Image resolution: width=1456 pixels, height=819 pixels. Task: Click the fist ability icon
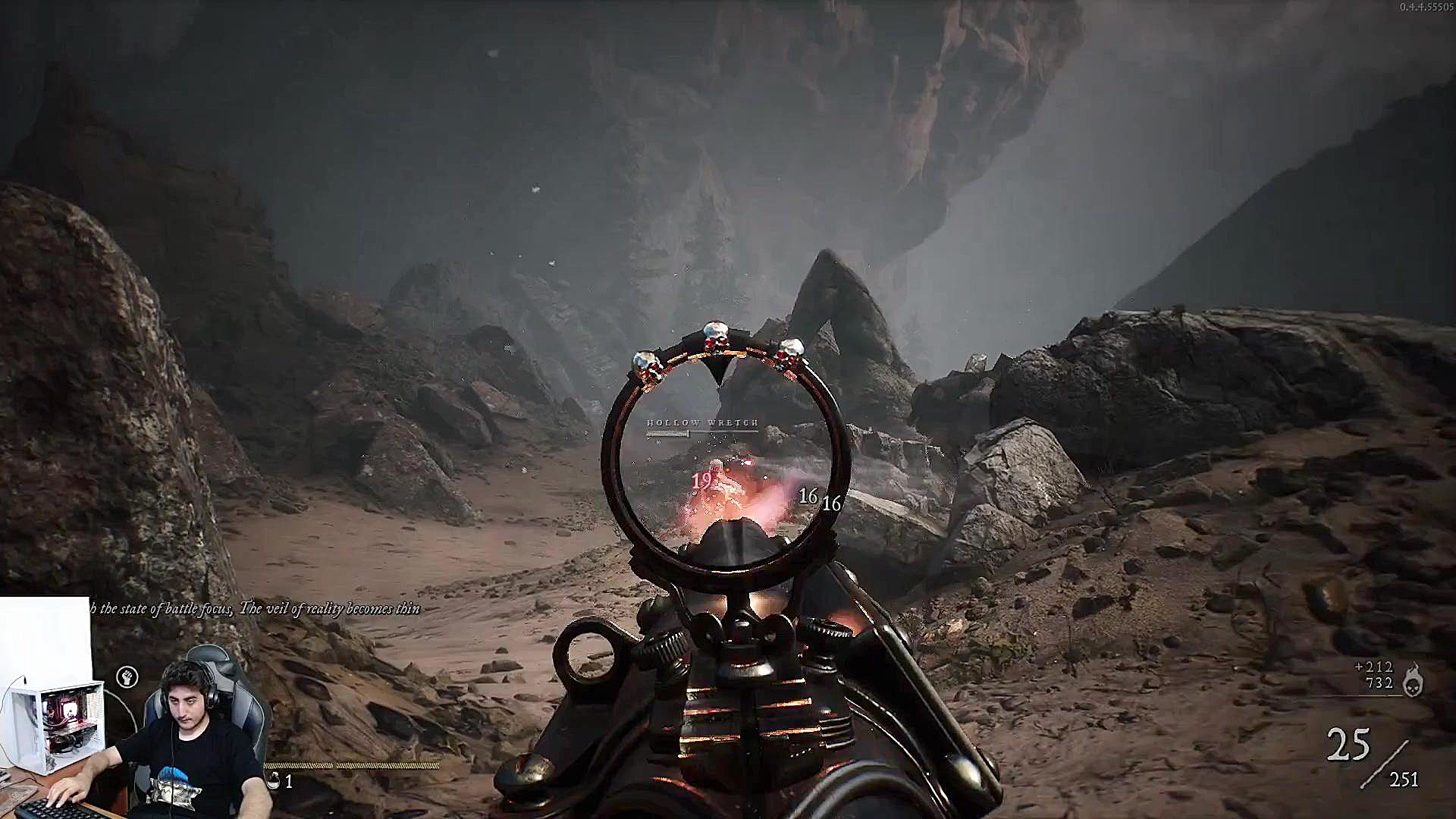(x=127, y=676)
